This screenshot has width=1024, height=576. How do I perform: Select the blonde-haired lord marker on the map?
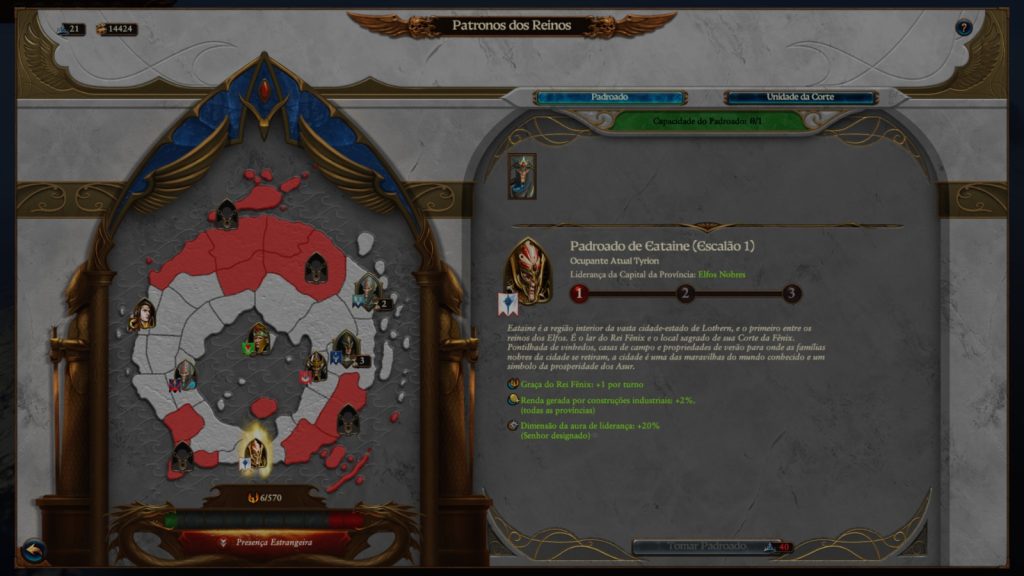[144, 314]
